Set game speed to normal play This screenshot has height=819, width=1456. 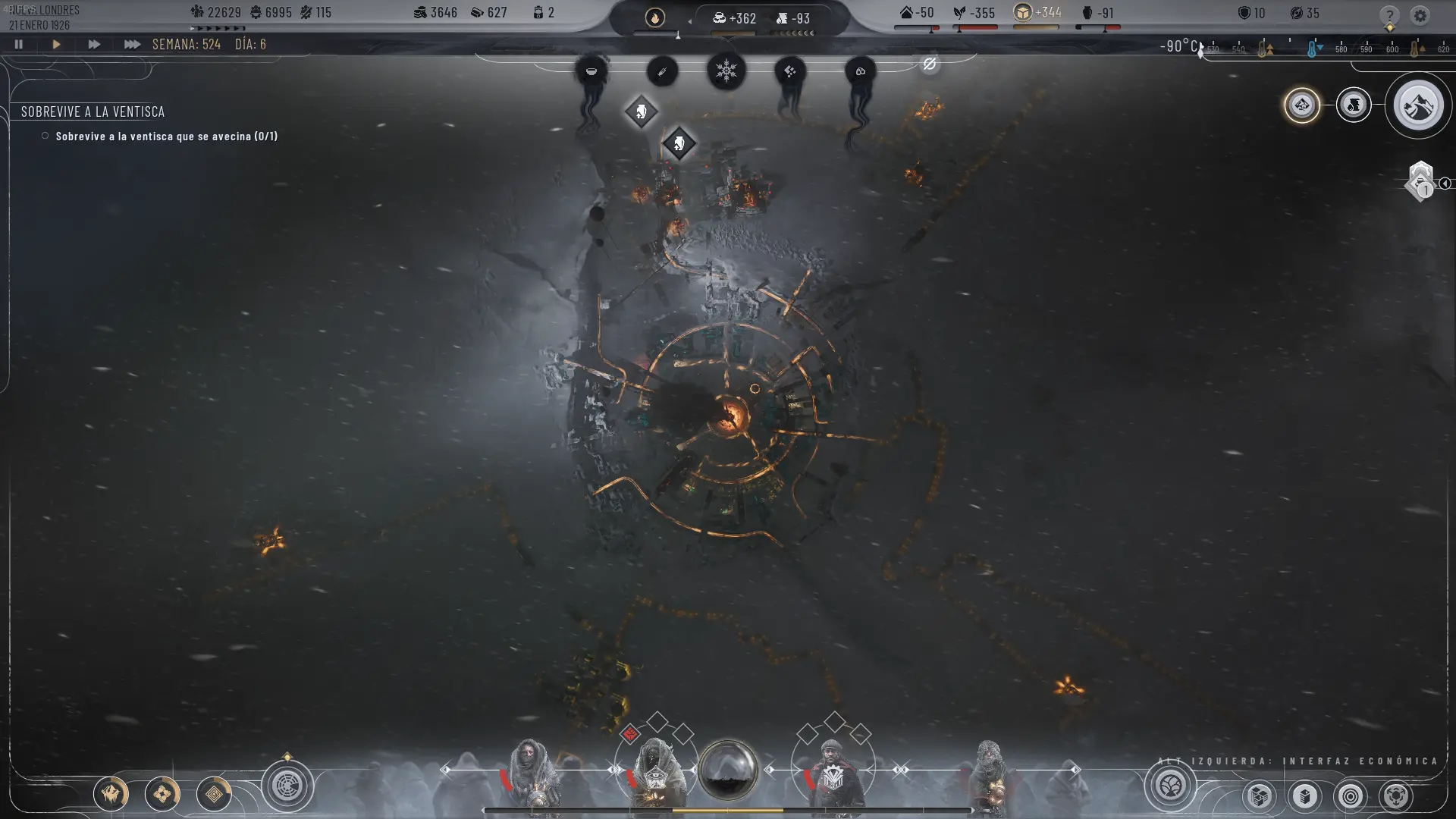(x=56, y=45)
